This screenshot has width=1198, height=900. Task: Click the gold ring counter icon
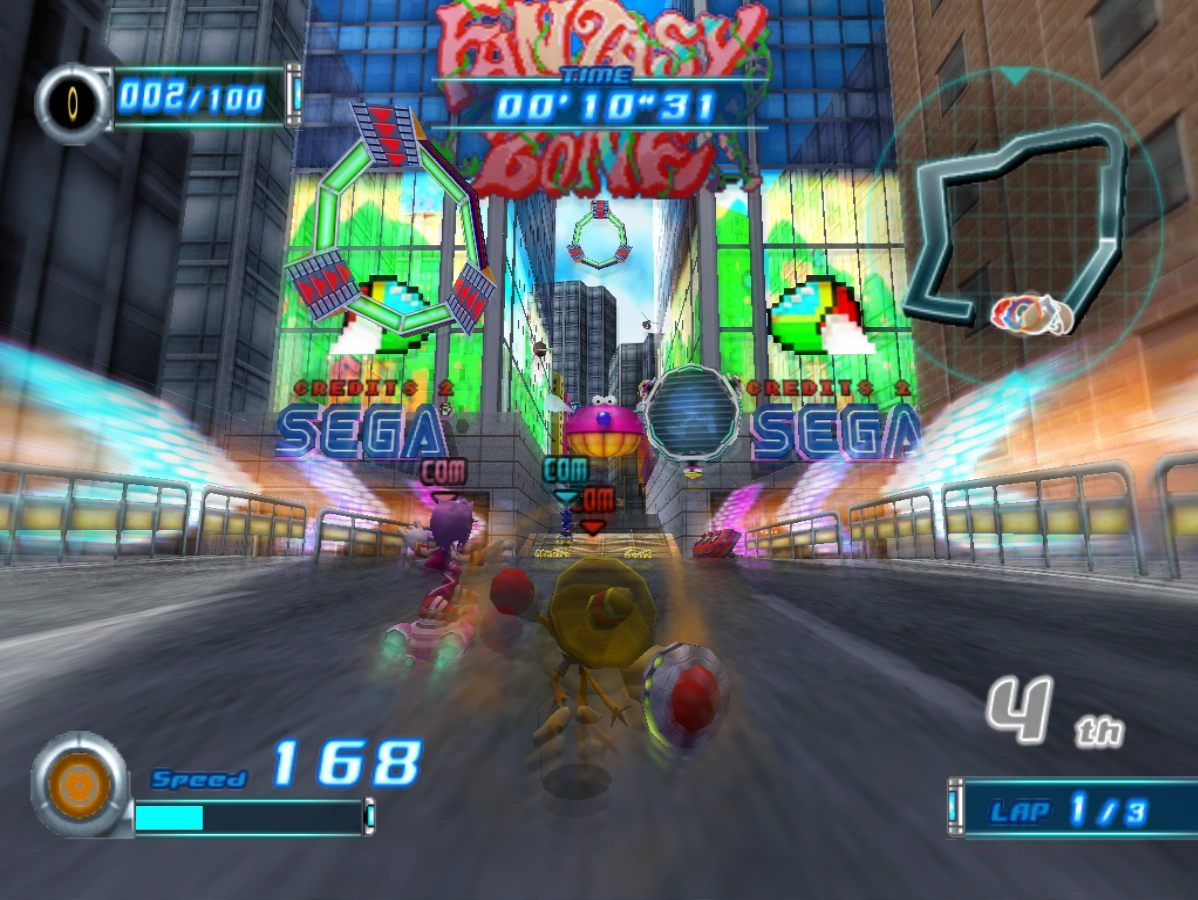74,103
